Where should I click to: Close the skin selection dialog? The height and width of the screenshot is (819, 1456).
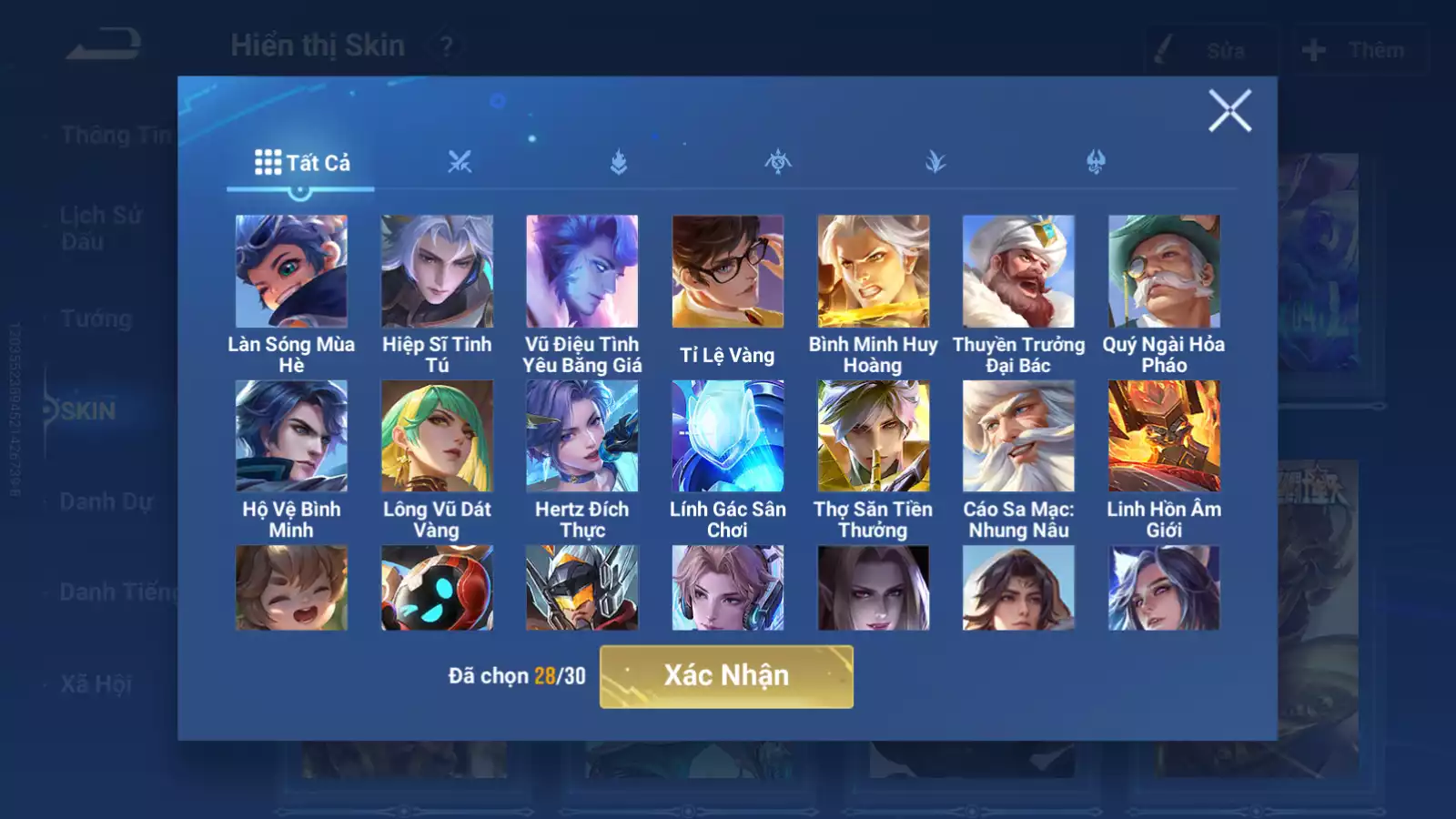(x=1229, y=111)
